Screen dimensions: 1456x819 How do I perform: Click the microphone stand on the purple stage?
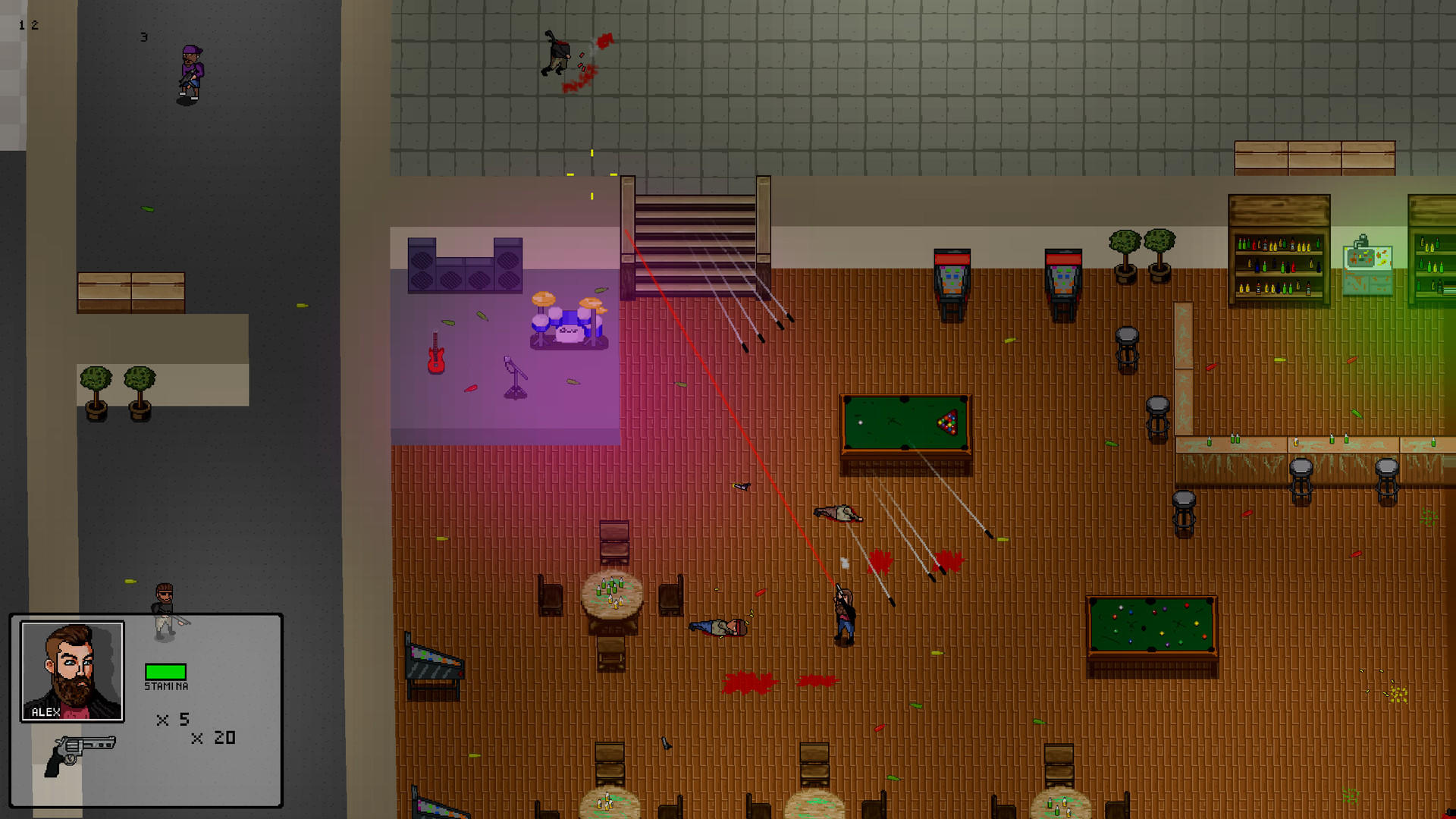(513, 375)
